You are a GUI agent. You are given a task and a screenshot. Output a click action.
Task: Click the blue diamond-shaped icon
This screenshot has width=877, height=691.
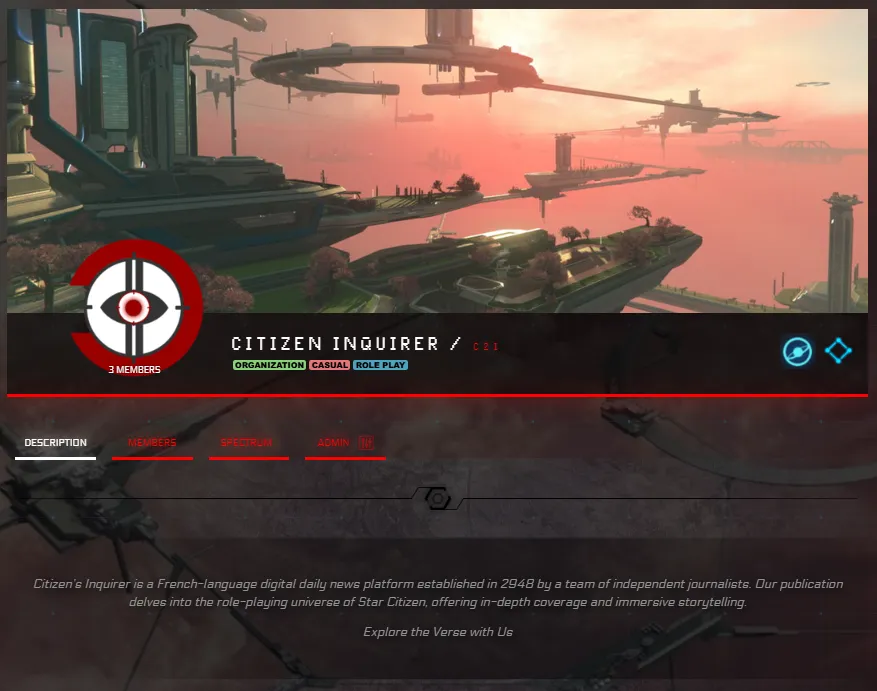point(838,351)
